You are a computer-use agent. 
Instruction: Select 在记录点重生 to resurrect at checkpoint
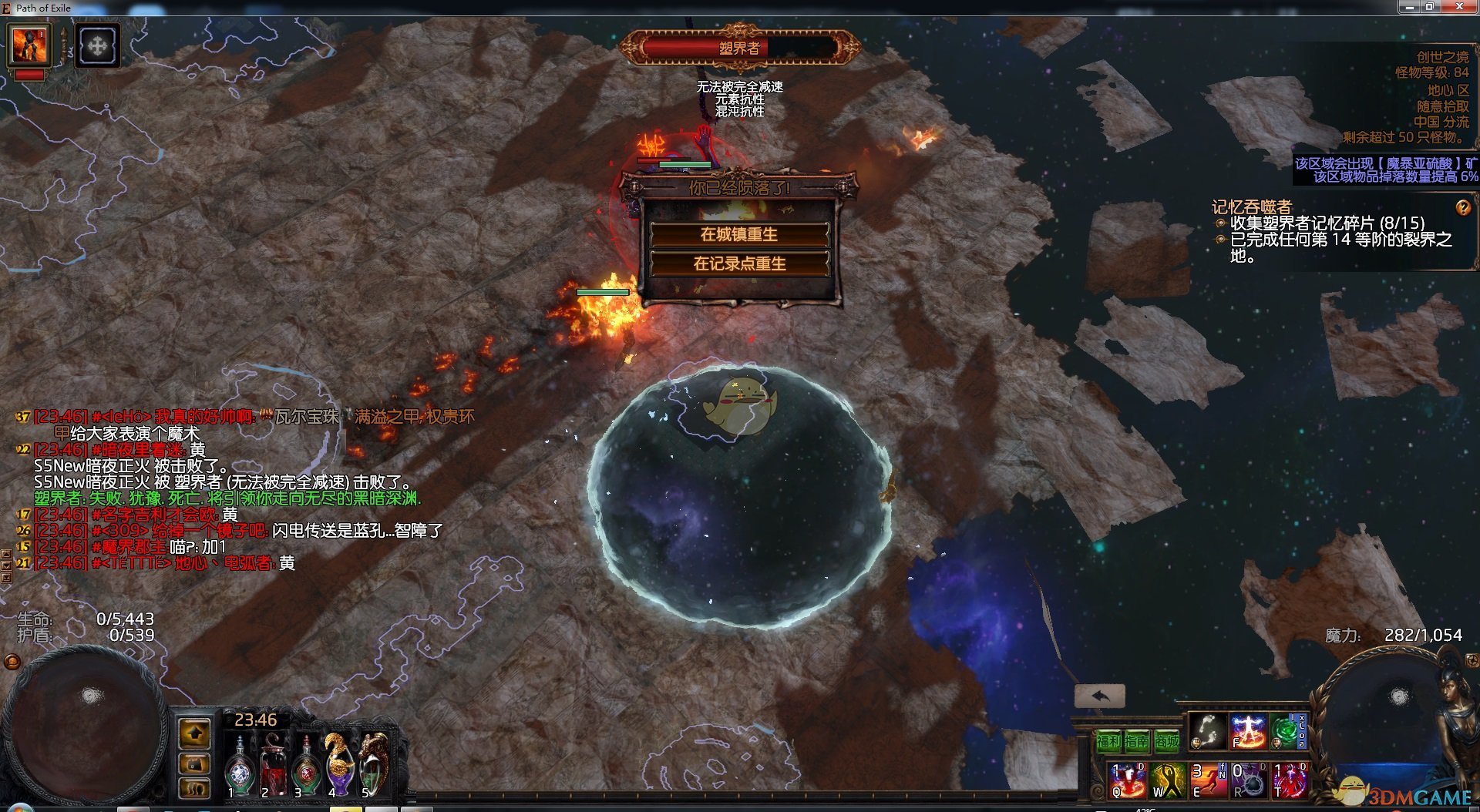[x=739, y=263]
